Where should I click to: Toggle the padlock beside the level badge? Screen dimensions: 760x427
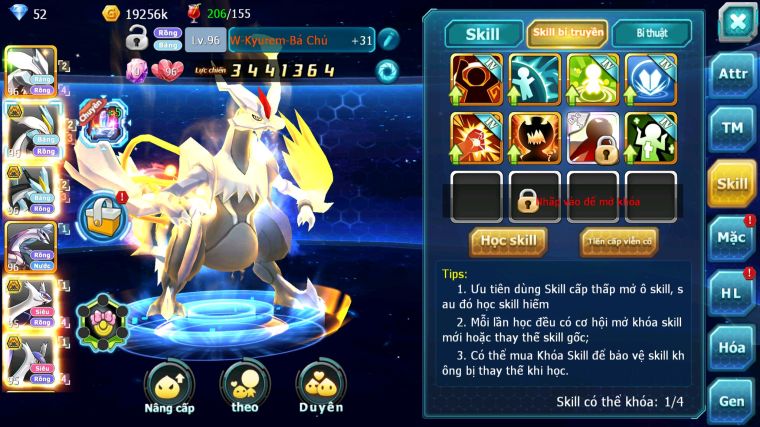tap(138, 39)
